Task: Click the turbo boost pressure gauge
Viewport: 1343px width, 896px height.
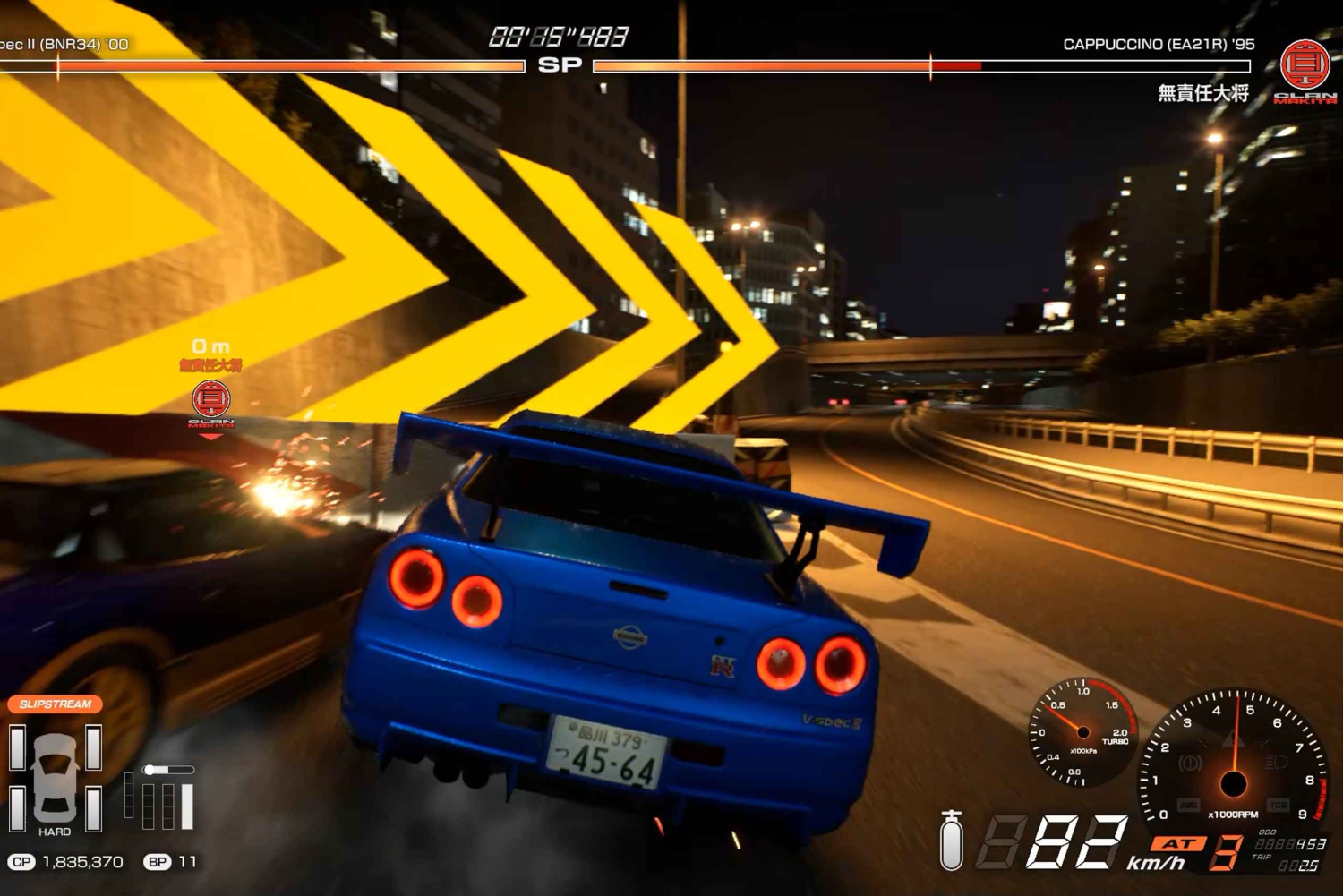Action: (1082, 732)
